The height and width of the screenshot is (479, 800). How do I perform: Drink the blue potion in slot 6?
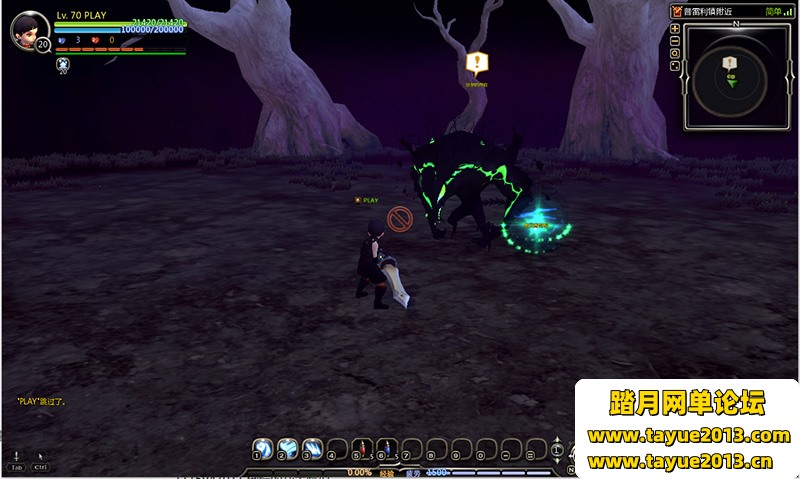(x=388, y=447)
